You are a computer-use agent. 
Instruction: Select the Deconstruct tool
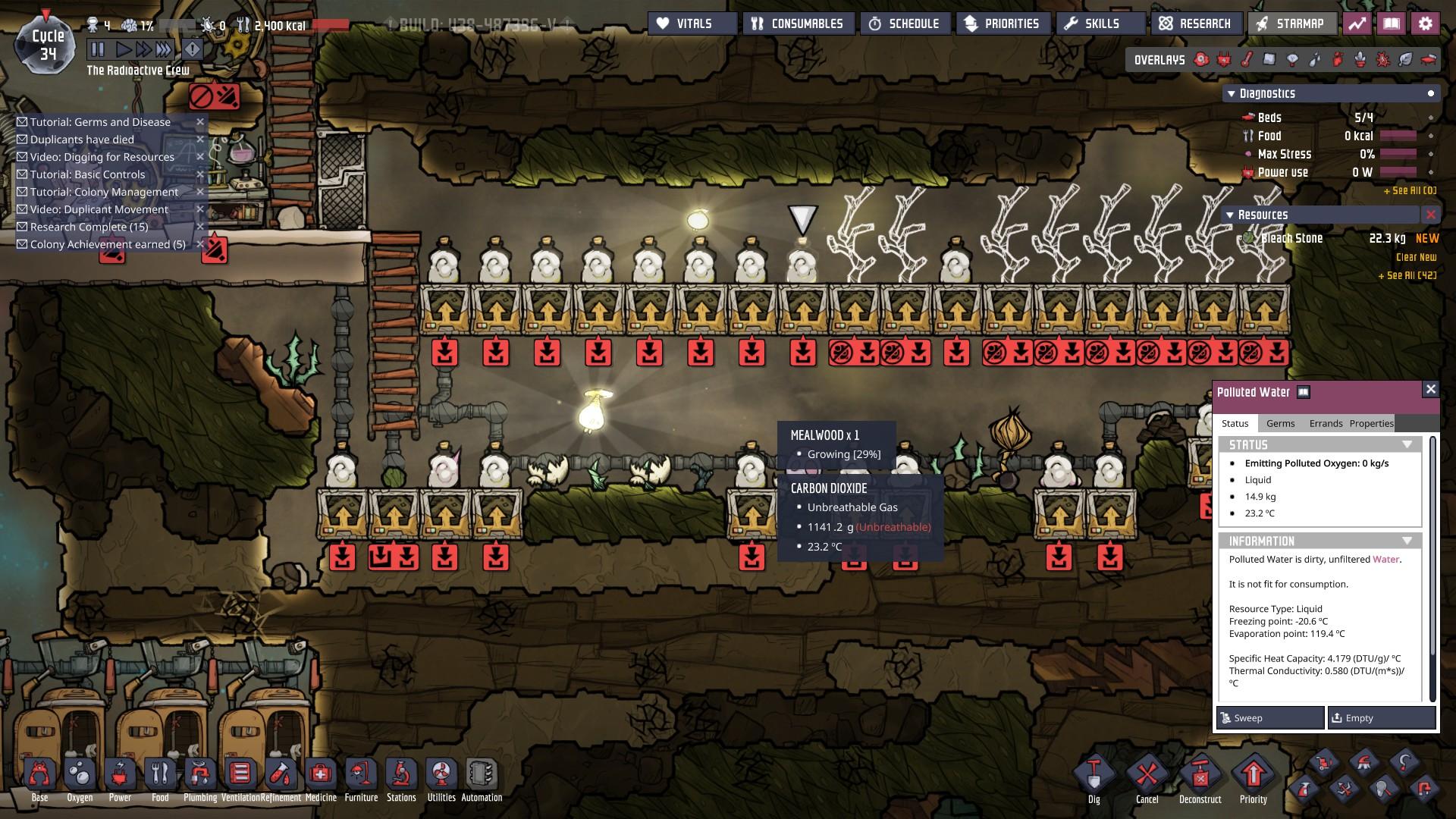click(x=1200, y=780)
